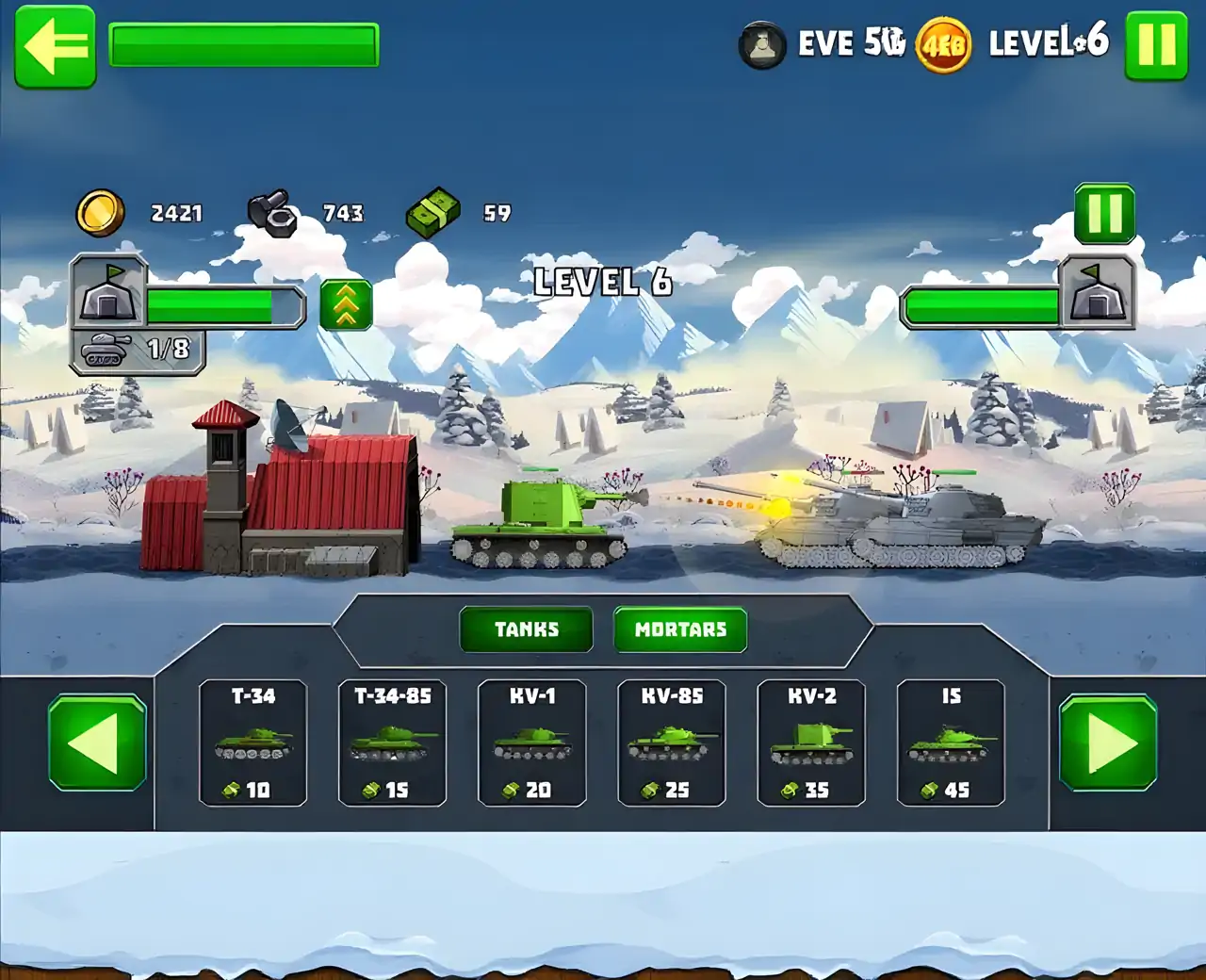Upgrade the base with the chevron button

[346, 304]
